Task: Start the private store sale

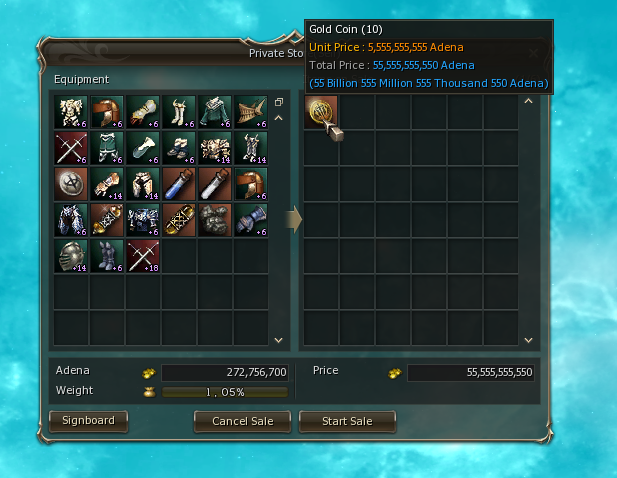Action: click(x=347, y=421)
